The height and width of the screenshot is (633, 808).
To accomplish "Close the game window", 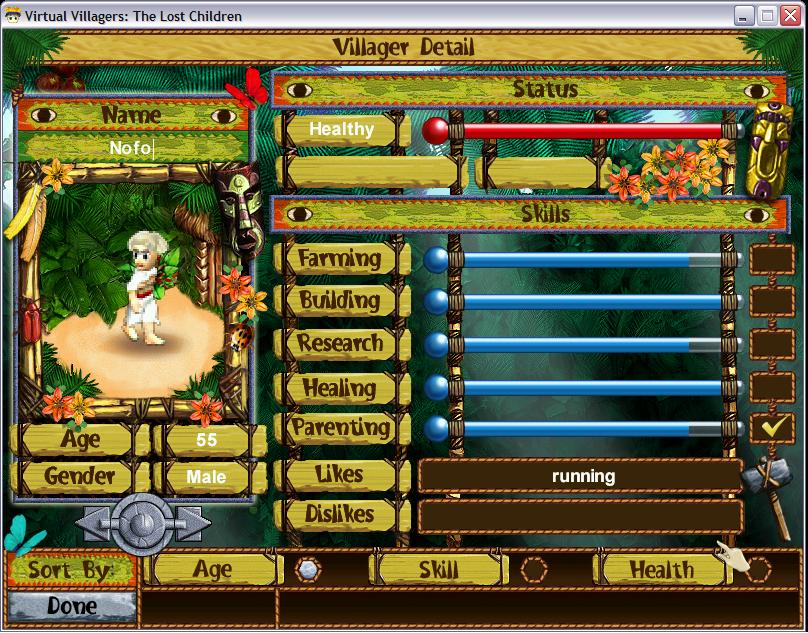I will (x=790, y=16).
